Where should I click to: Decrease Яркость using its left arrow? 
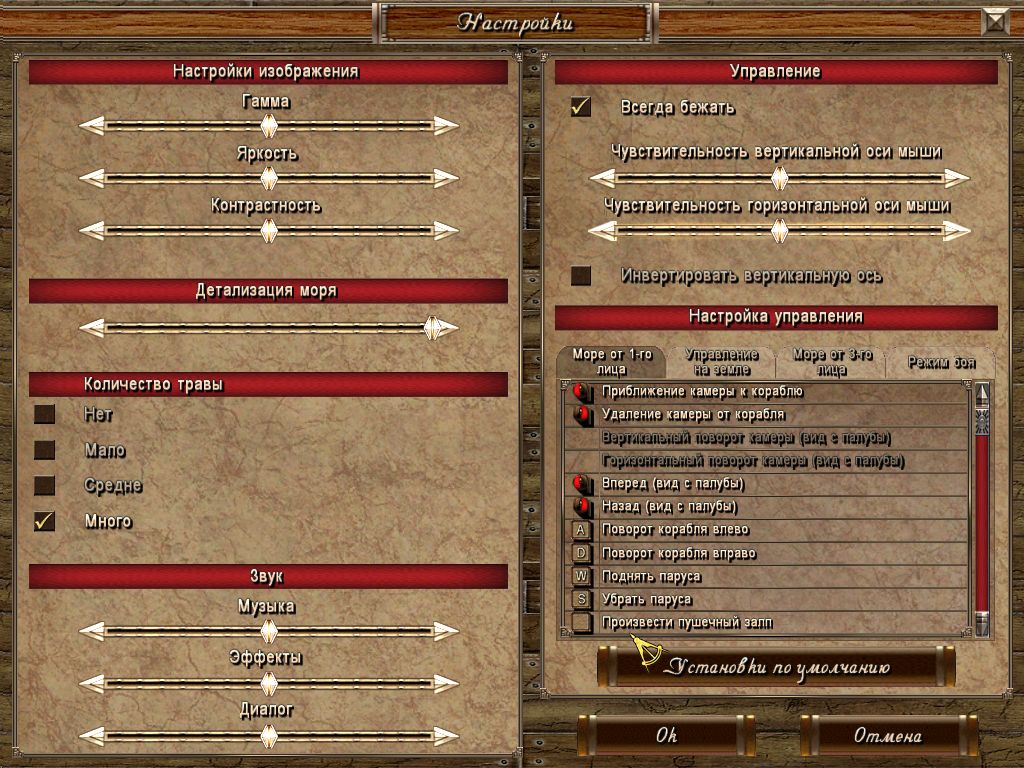click(x=92, y=178)
